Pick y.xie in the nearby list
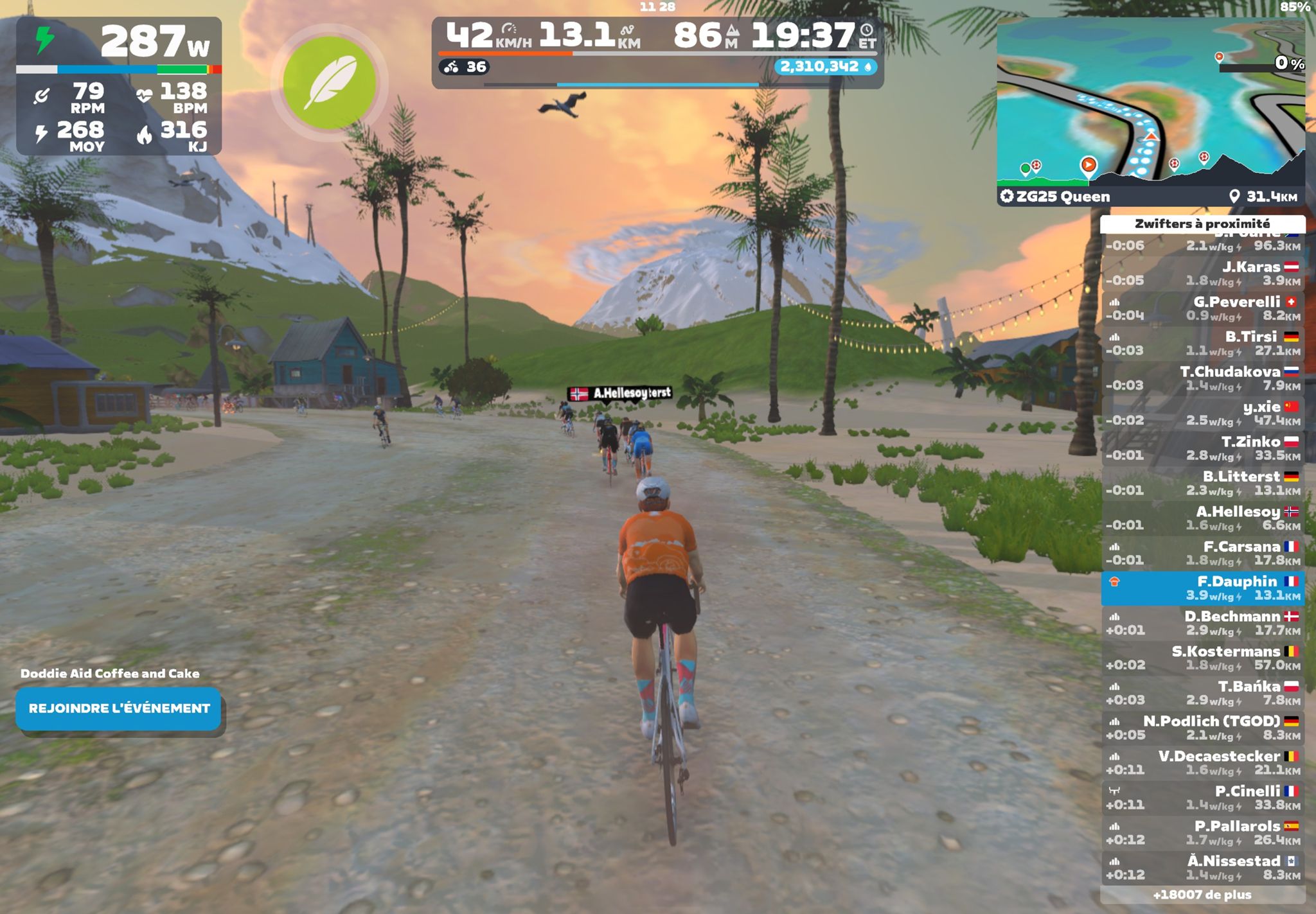Image resolution: width=1316 pixels, height=914 pixels. (x=1202, y=413)
